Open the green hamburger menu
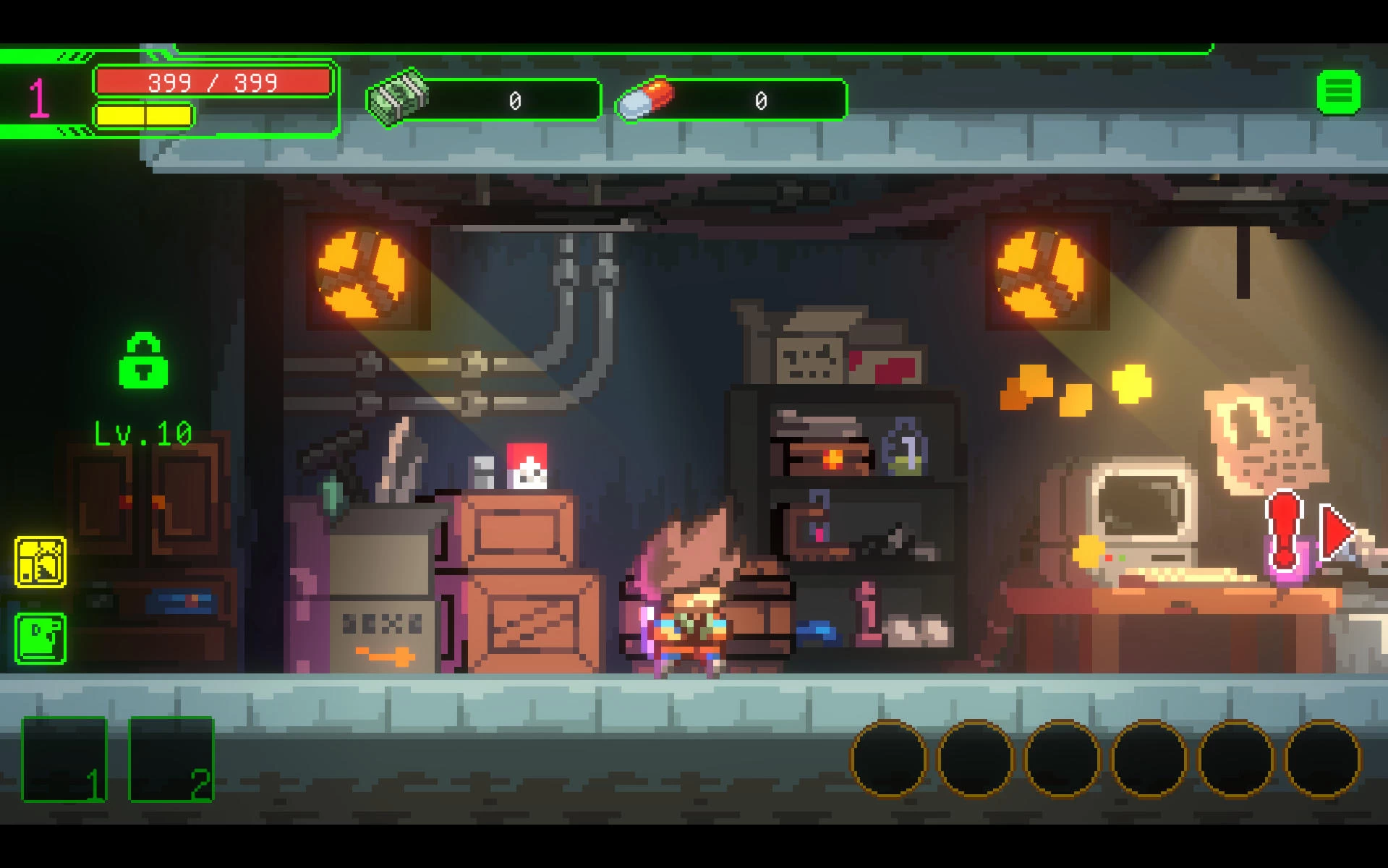Screen dimensions: 1388x868 click(x=1338, y=92)
